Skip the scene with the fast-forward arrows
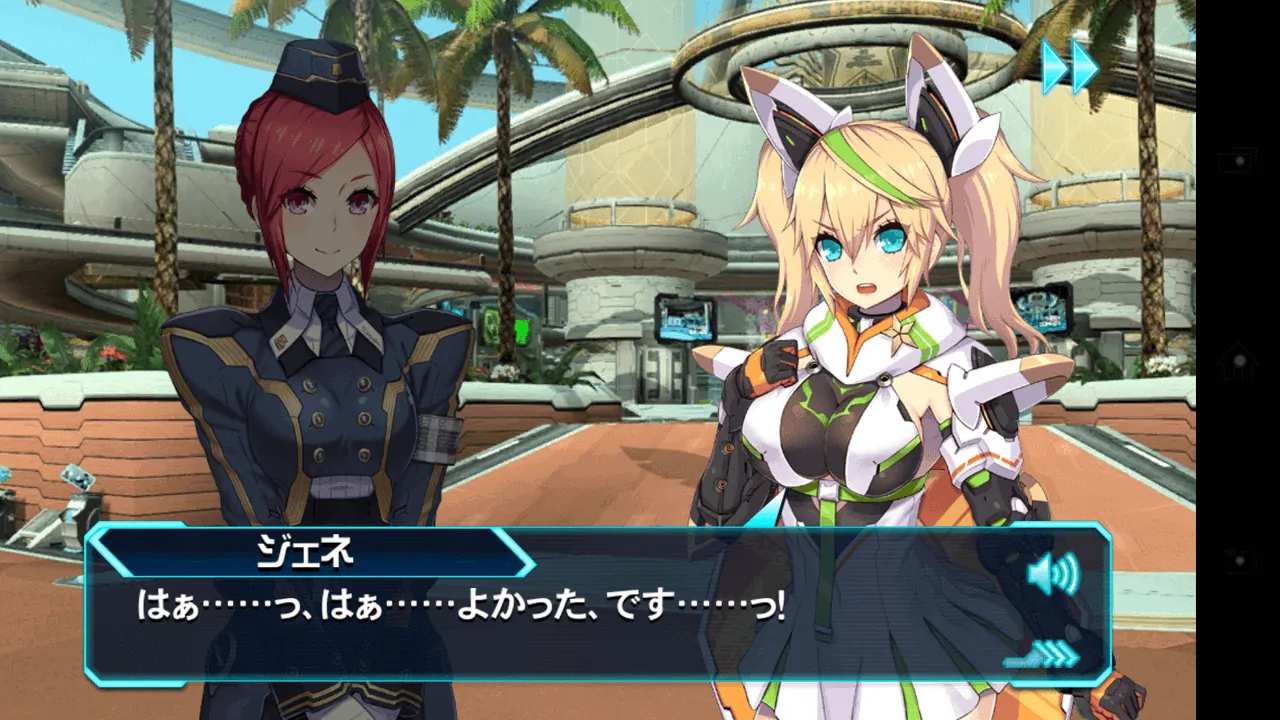1280x720 pixels. pos(1069,68)
